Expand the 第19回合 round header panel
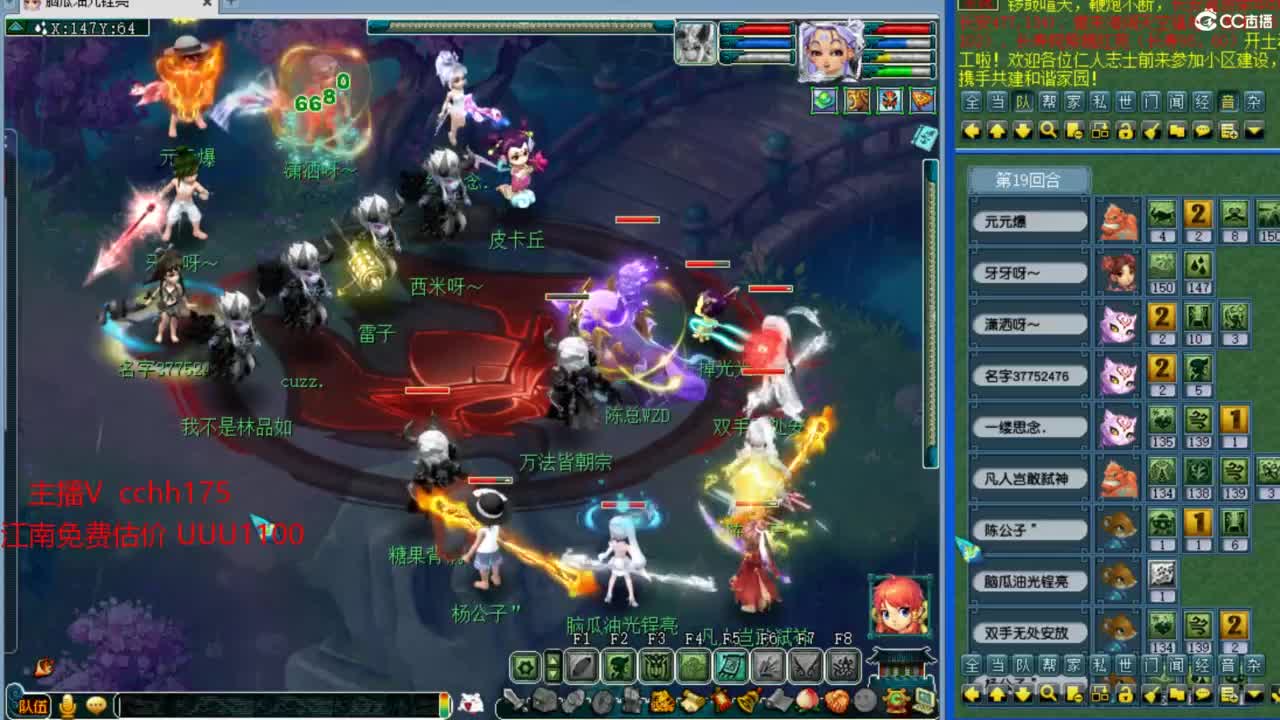This screenshot has height=720, width=1280. pyautogui.click(x=1028, y=180)
